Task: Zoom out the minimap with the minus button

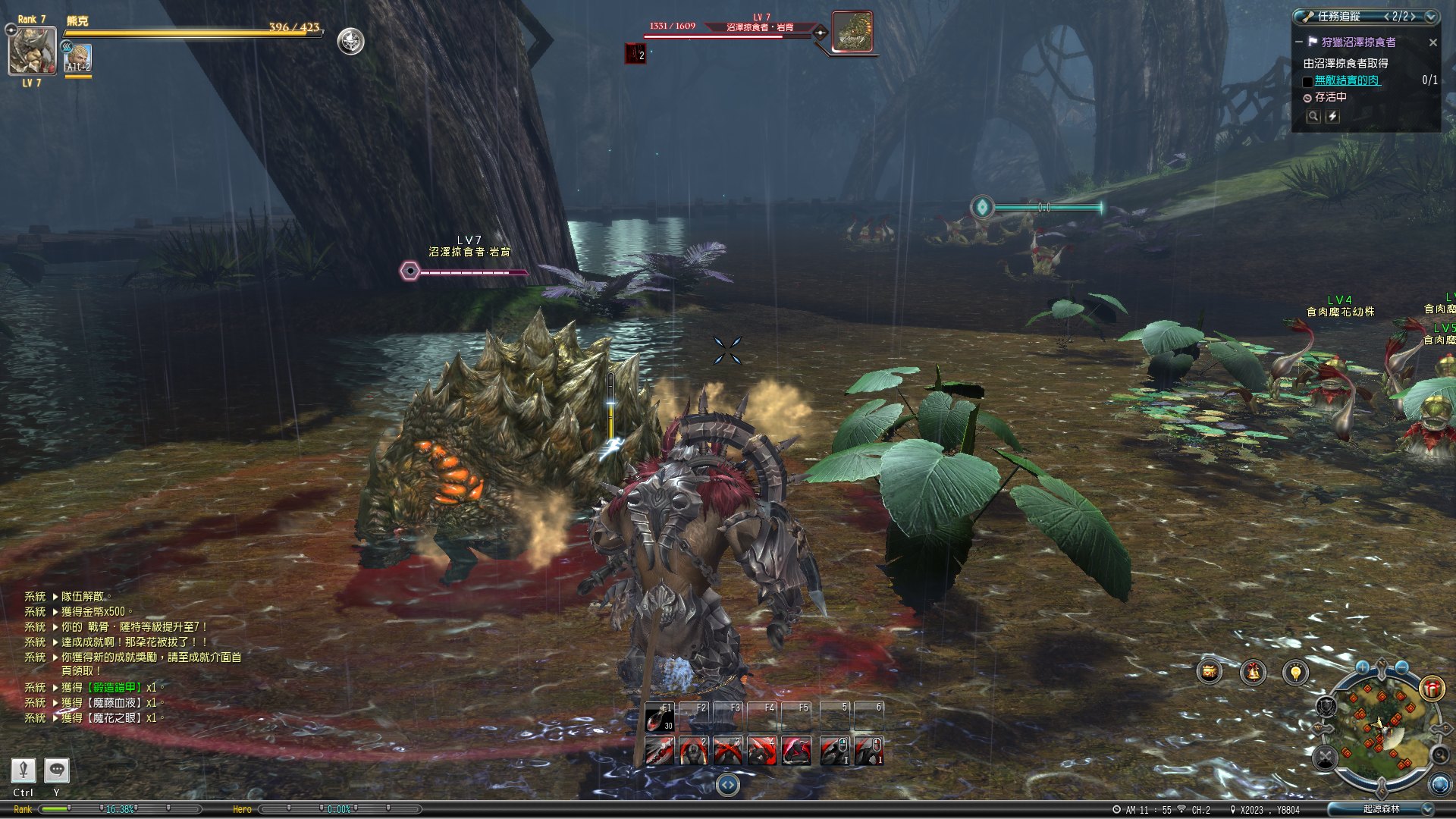Action: (1401, 667)
